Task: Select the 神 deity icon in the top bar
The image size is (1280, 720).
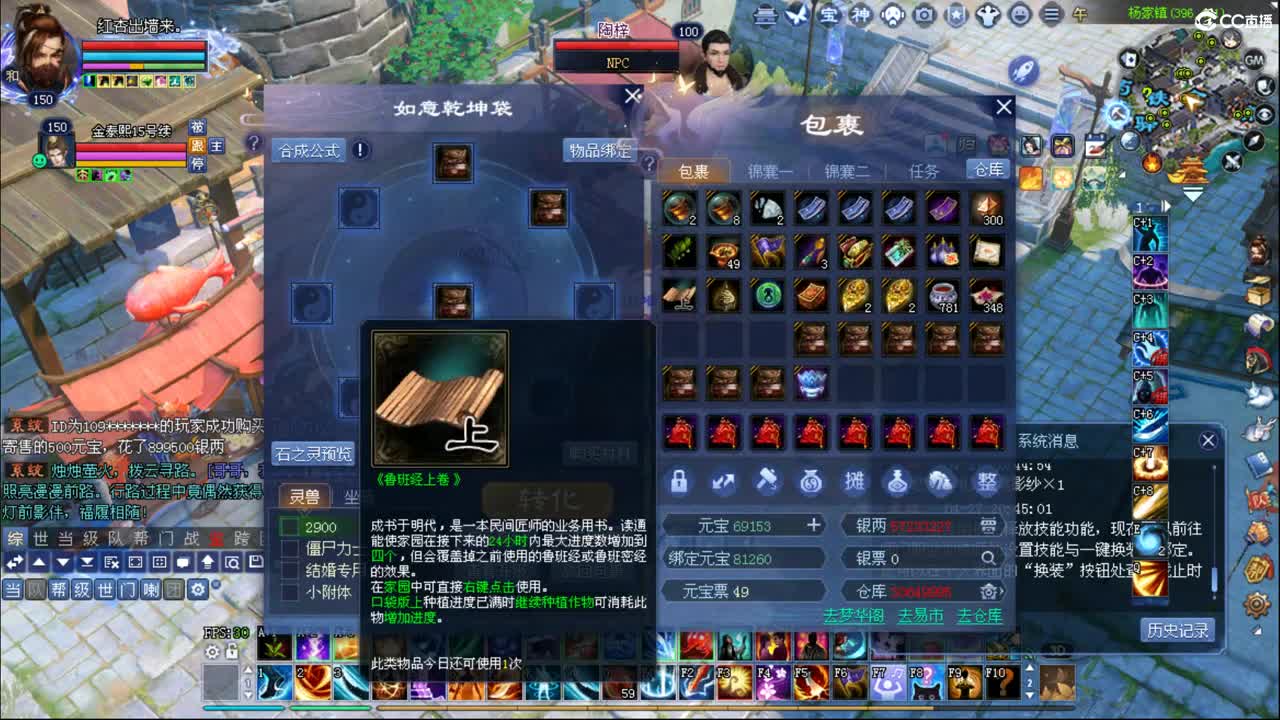Action: click(862, 15)
